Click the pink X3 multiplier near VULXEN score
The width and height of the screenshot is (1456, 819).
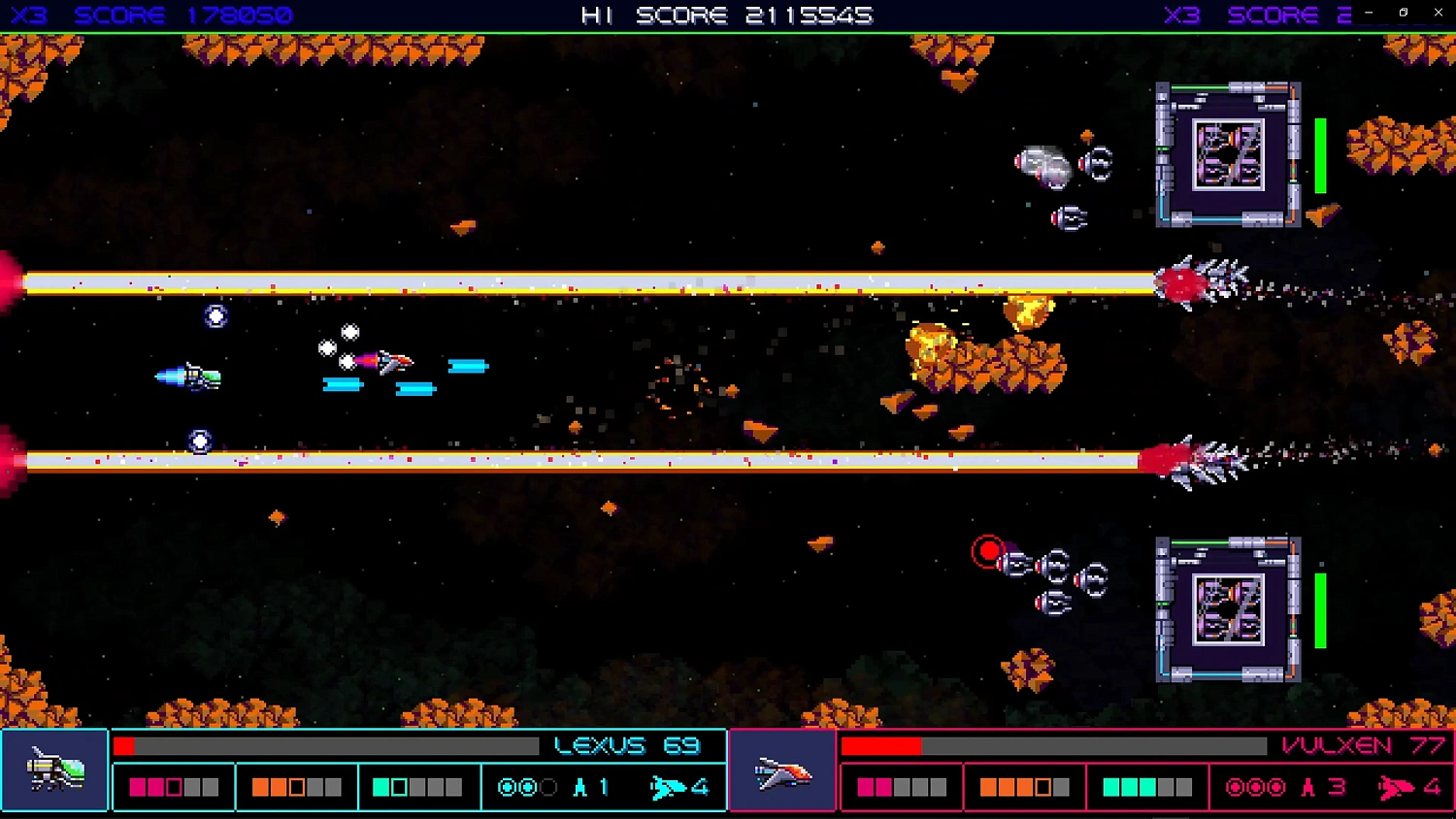click(1182, 14)
